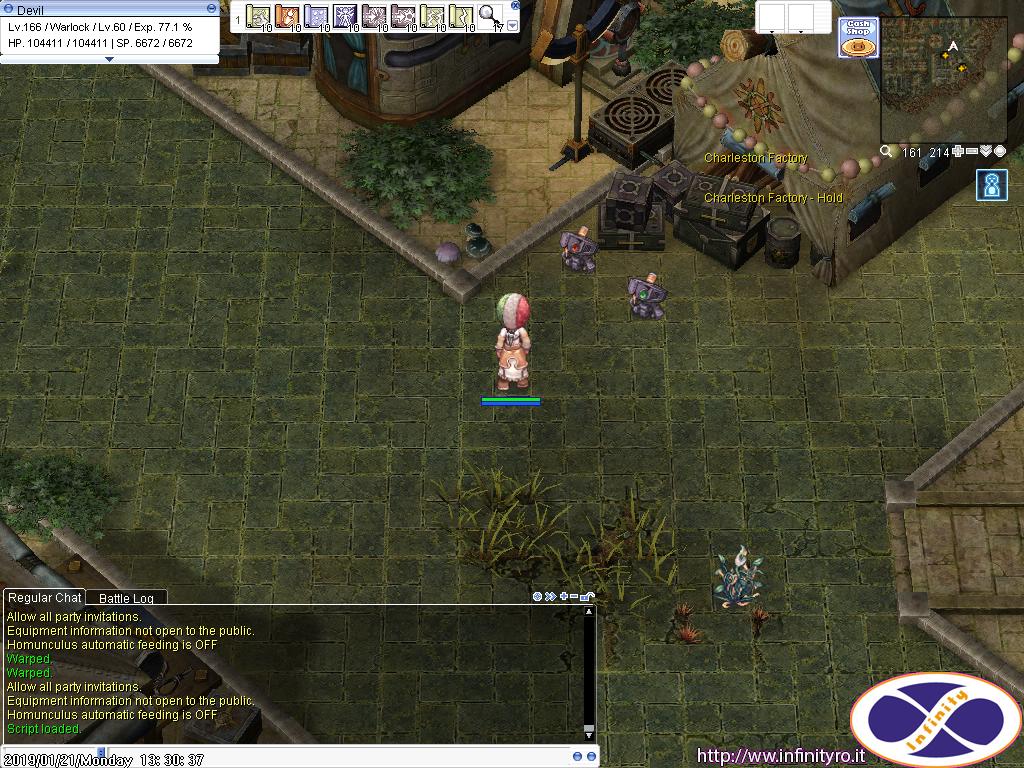Activate the dark blue starburst skill icon
This screenshot has height=768, width=1024.
pyautogui.click(x=345, y=16)
